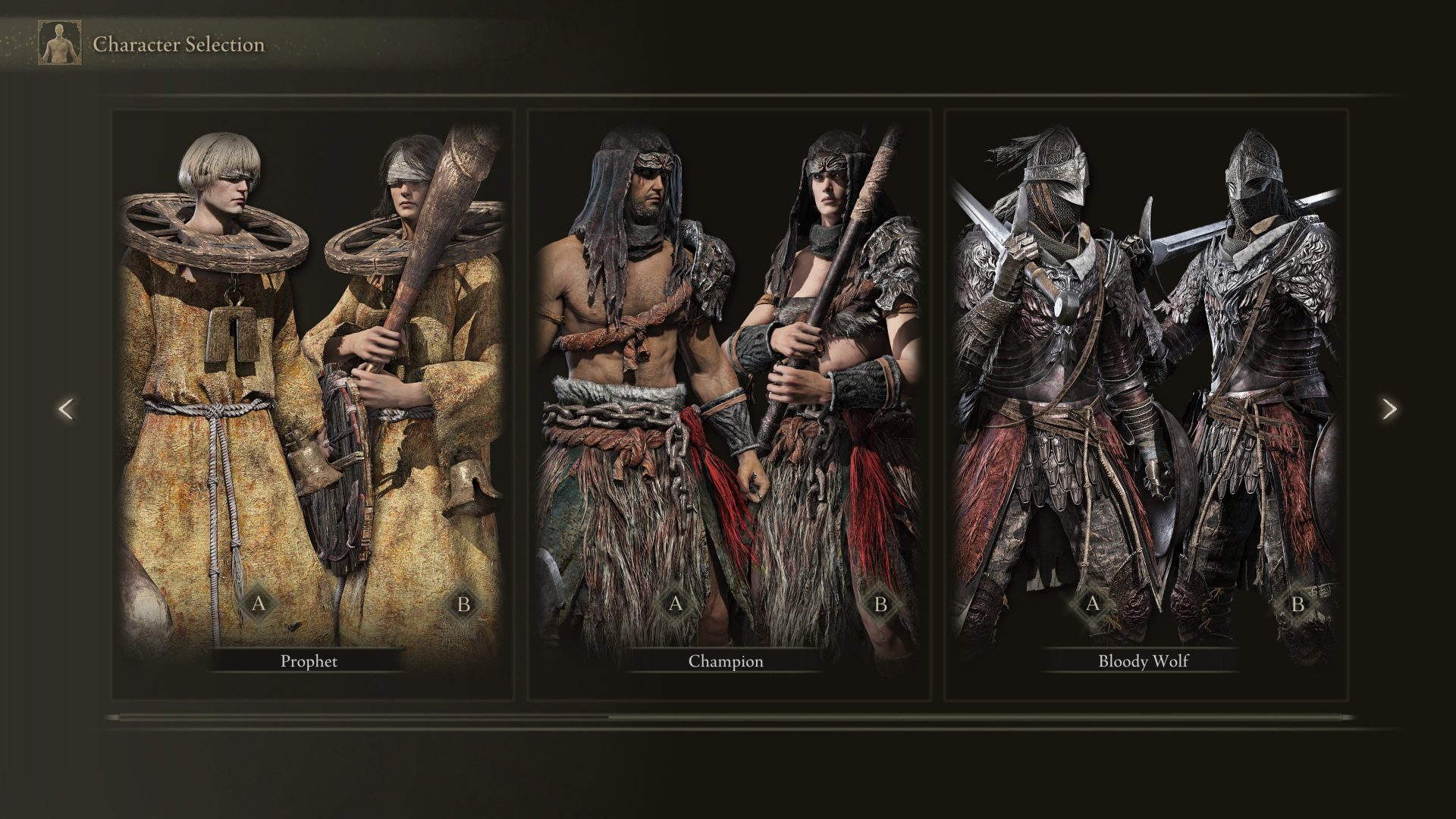Click the Prophet class name label
This screenshot has height=819, width=1456.
[309, 661]
